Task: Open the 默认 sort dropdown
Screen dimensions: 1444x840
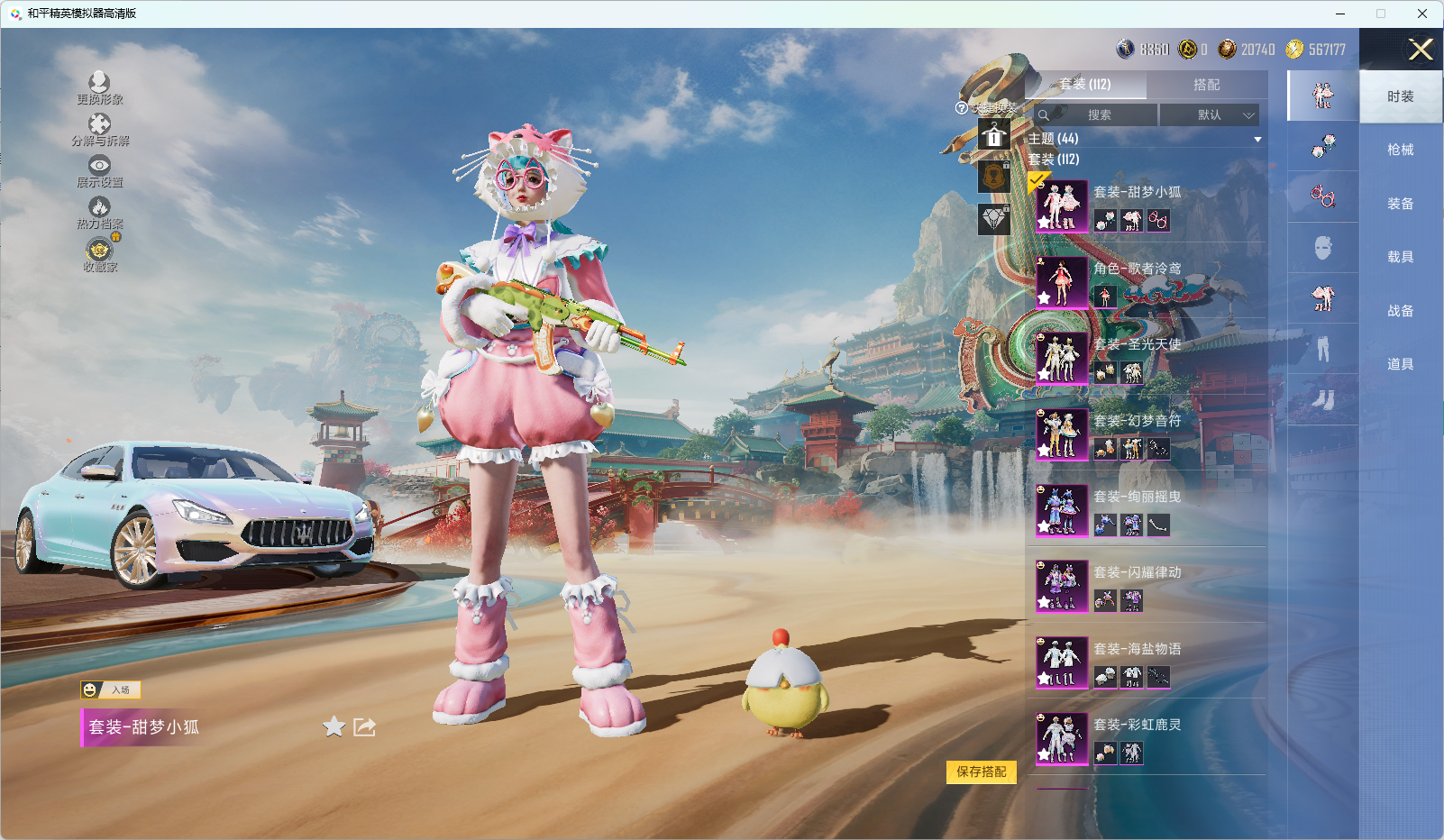Action: coord(1209,115)
